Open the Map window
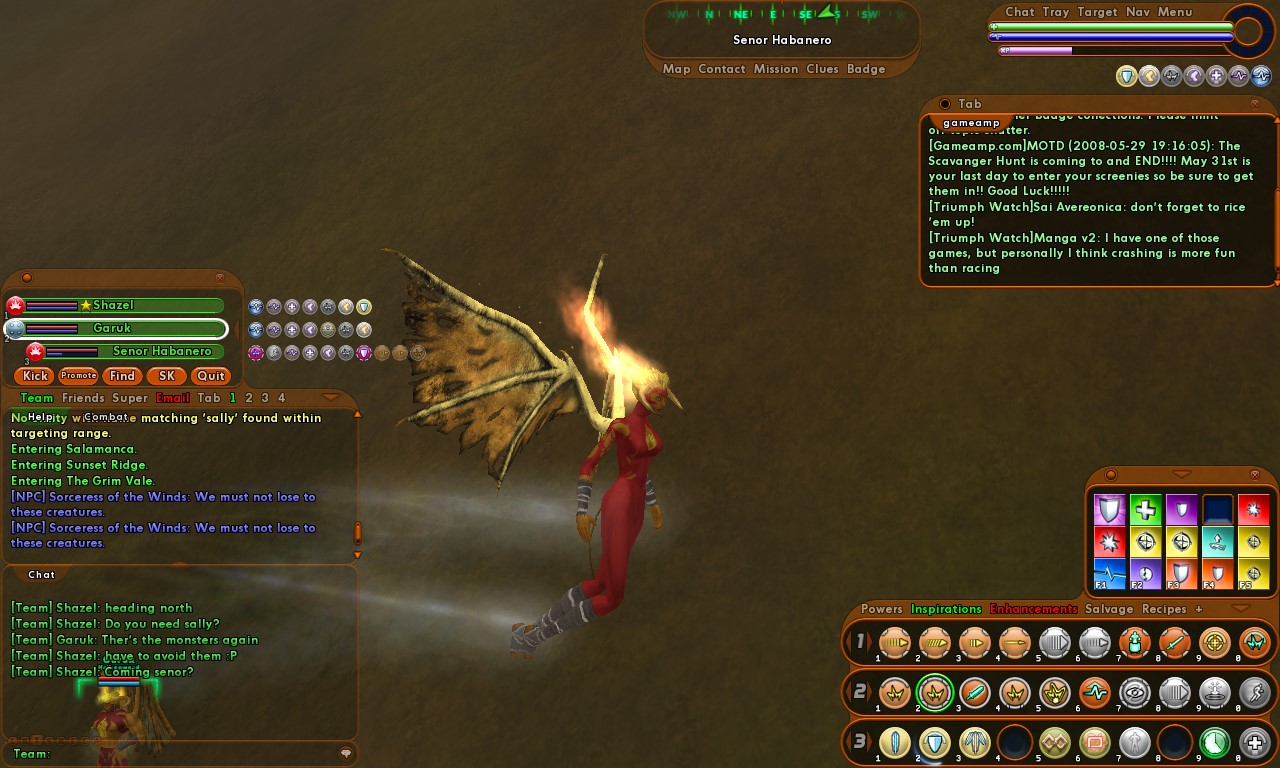This screenshot has width=1280, height=768. click(677, 69)
